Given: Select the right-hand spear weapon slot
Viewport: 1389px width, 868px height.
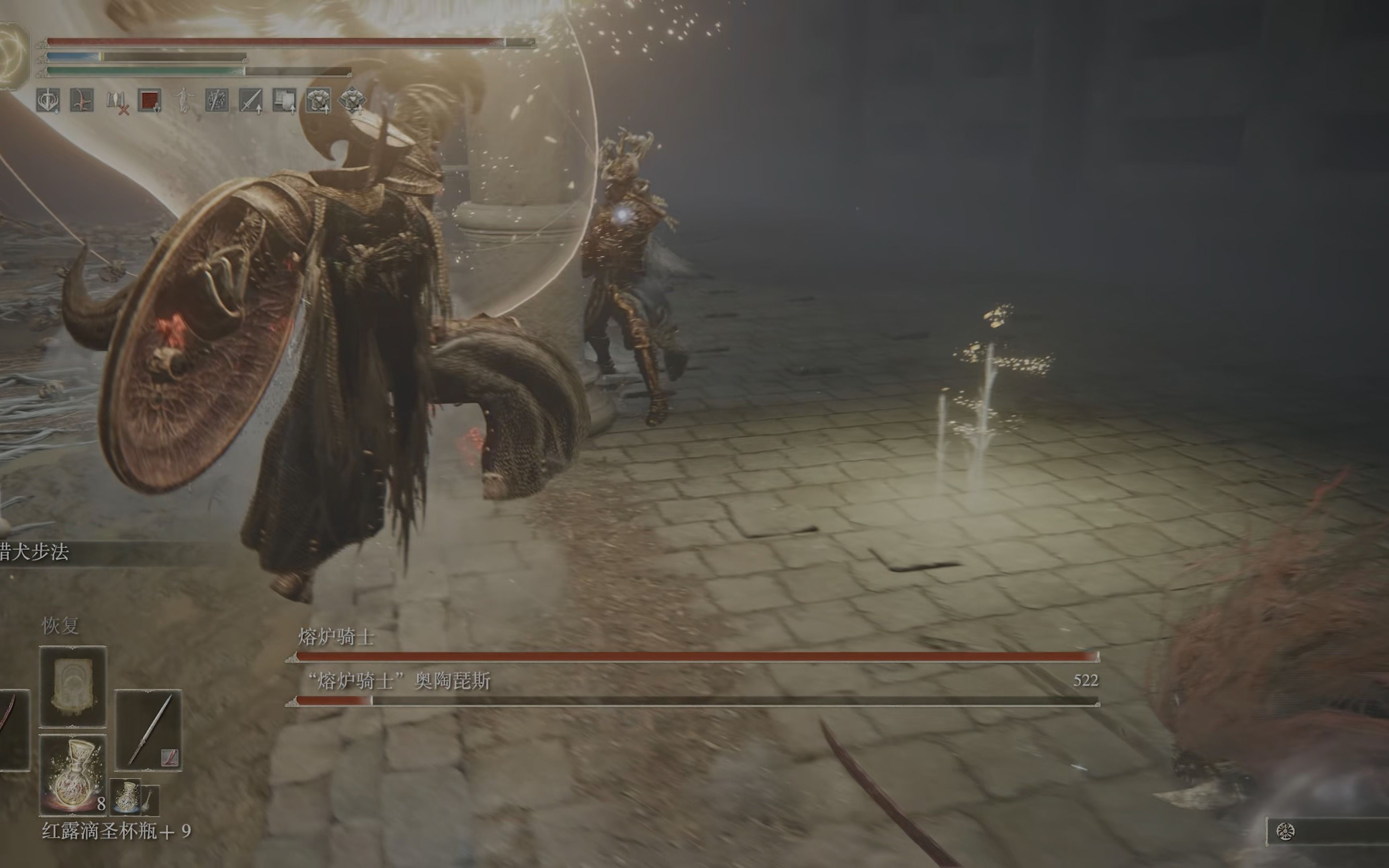Looking at the screenshot, I should tap(149, 730).
